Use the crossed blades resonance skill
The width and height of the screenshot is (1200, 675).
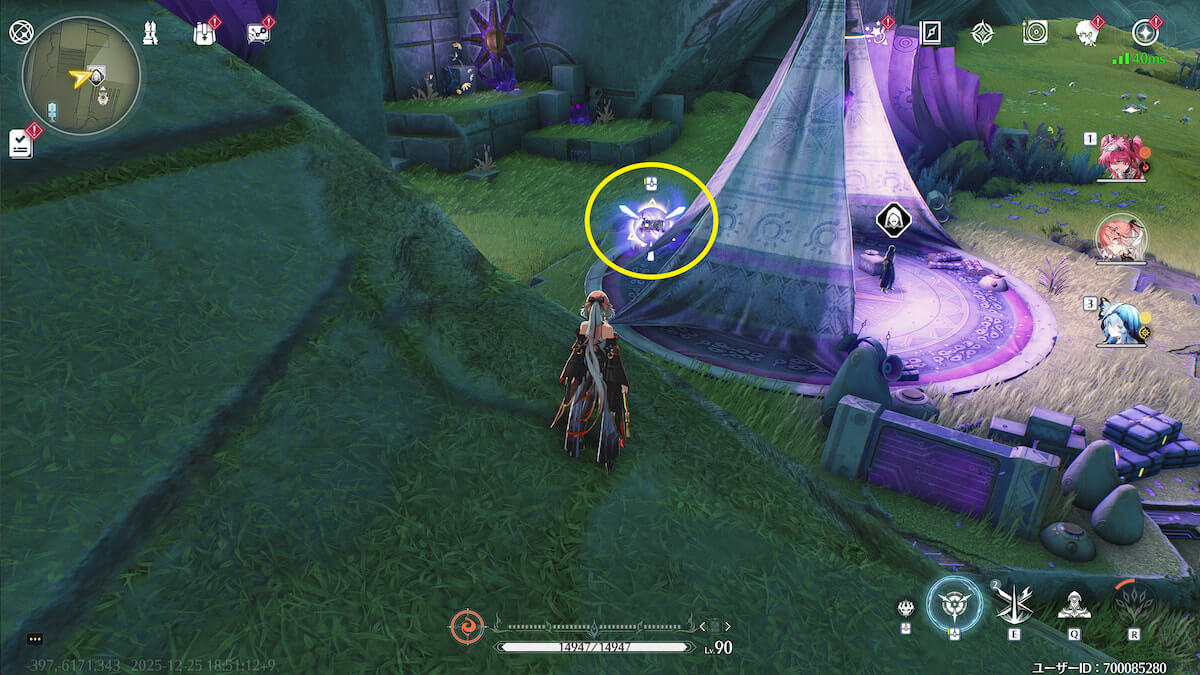click(x=1012, y=603)
